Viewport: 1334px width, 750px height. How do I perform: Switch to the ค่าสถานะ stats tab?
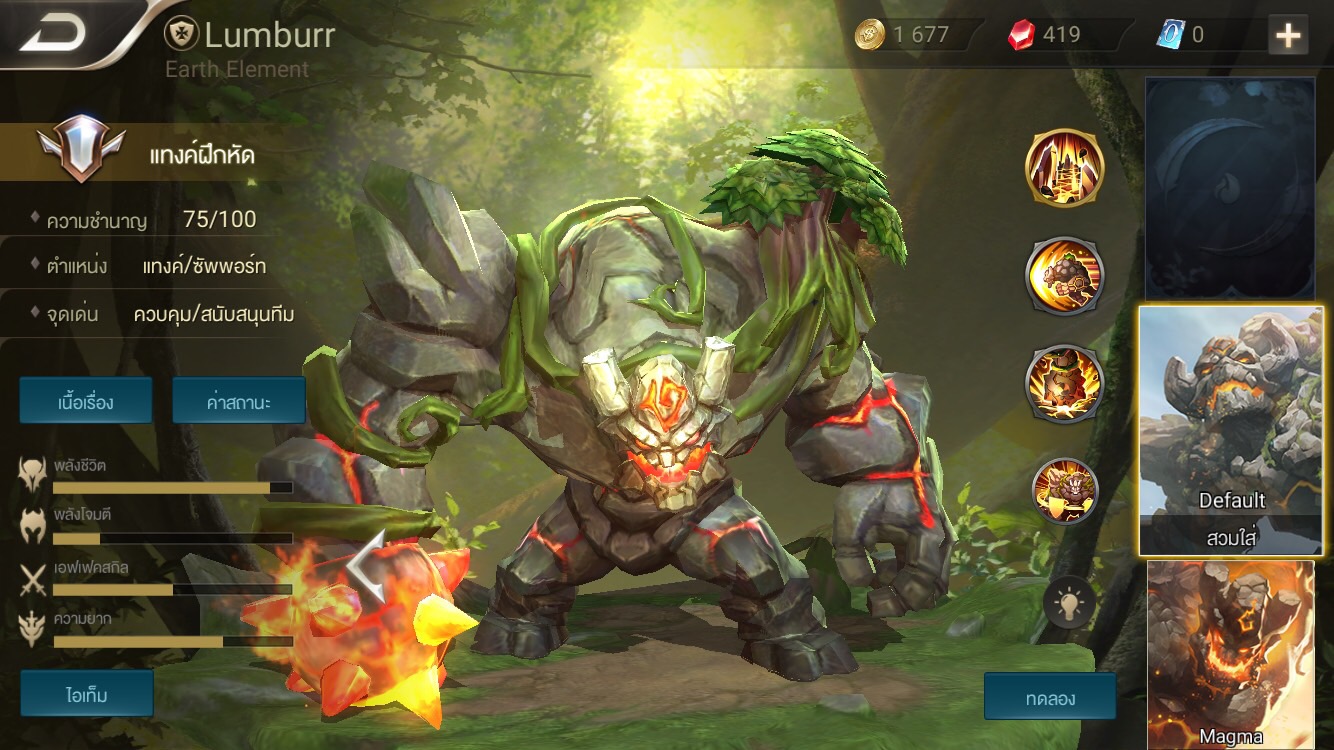(x=239, y=400)
